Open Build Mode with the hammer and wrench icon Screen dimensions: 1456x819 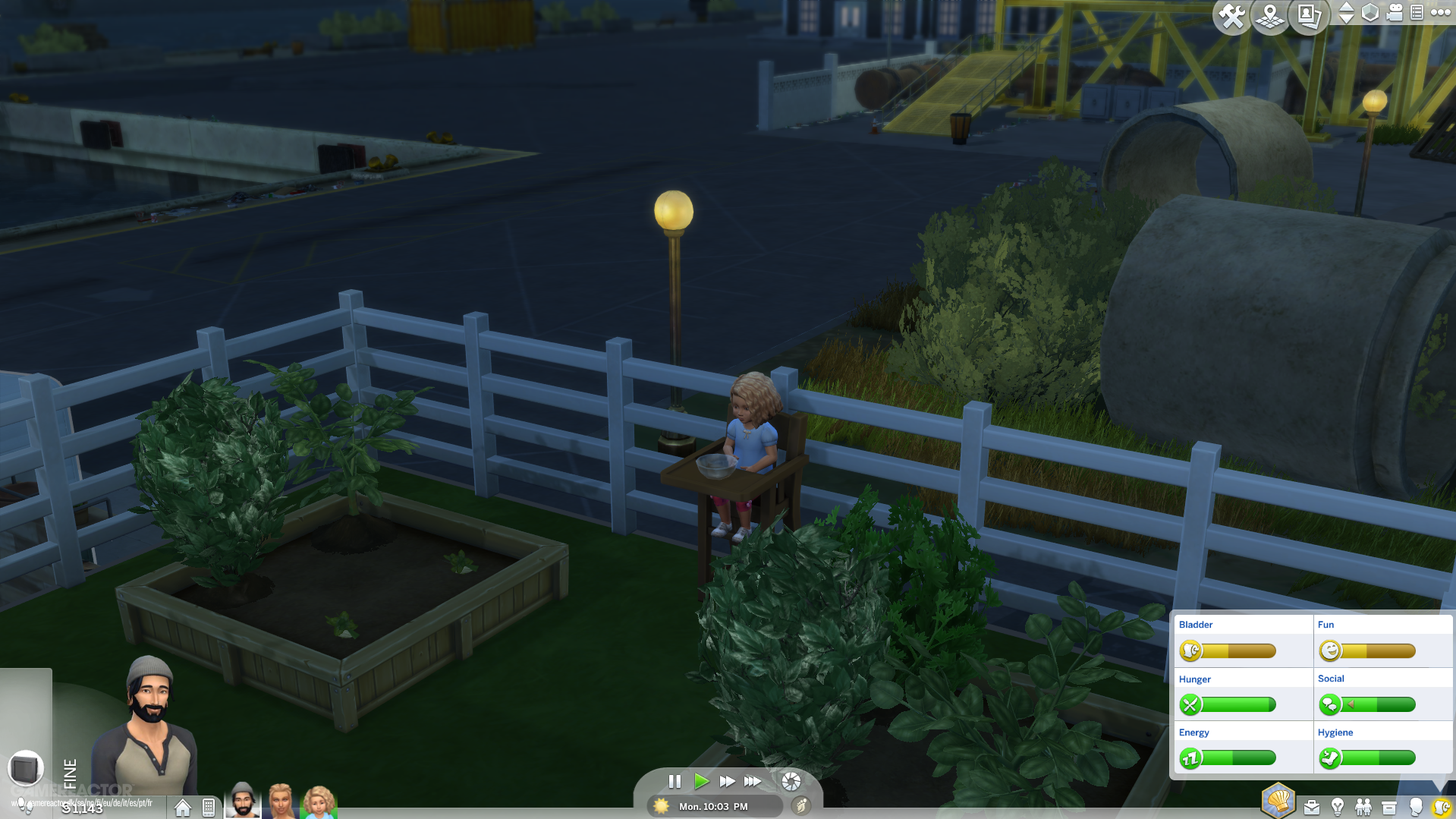click(x=1231, y=16)
